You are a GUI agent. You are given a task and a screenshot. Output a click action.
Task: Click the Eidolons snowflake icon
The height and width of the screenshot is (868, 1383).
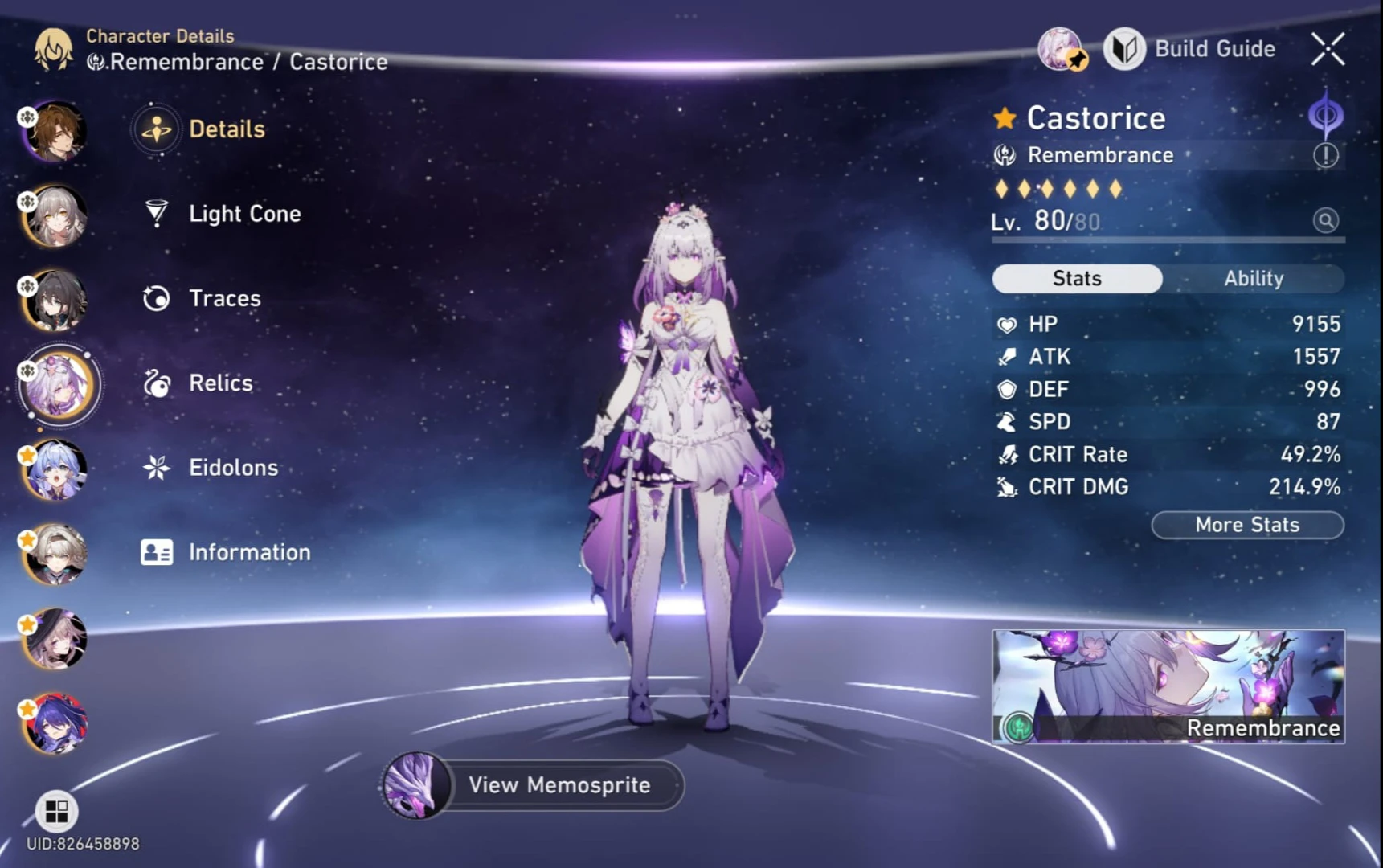pyautogui.click(x=158, y=466)
